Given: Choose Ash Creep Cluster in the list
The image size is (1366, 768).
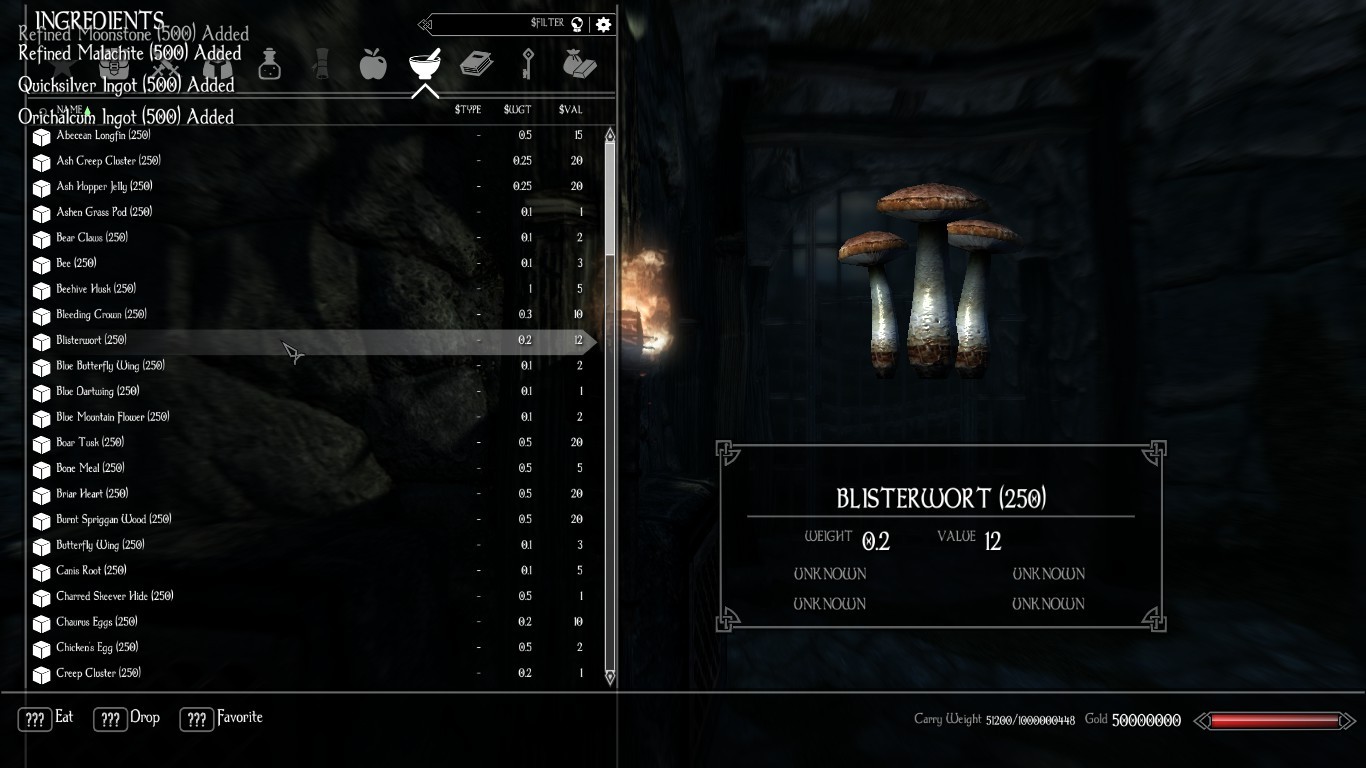Looking at the screenshot, I should [x=108, y=161].
